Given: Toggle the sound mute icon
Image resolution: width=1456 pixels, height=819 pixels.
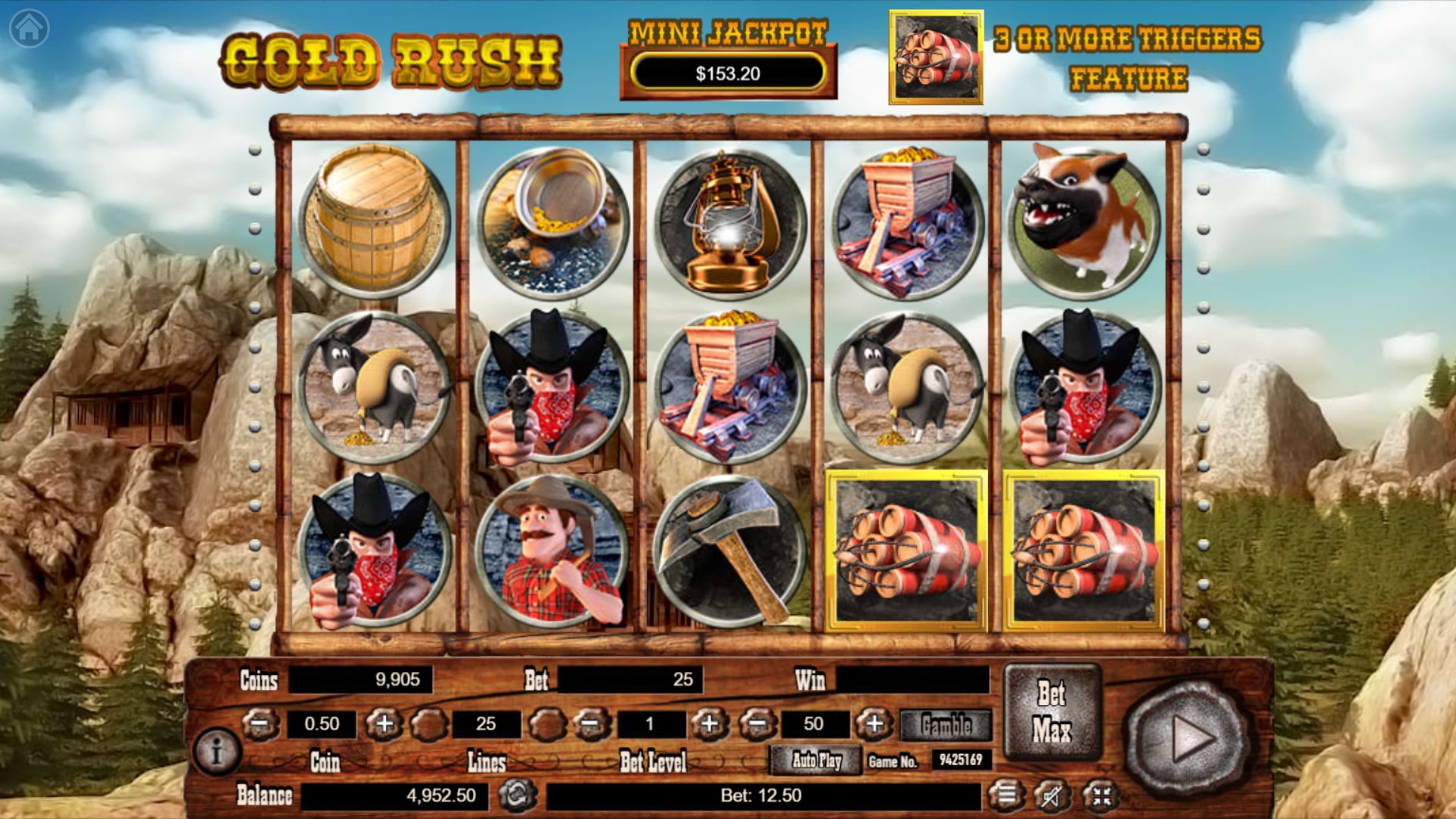Looking at the screenshot, I should (1053, 795).
